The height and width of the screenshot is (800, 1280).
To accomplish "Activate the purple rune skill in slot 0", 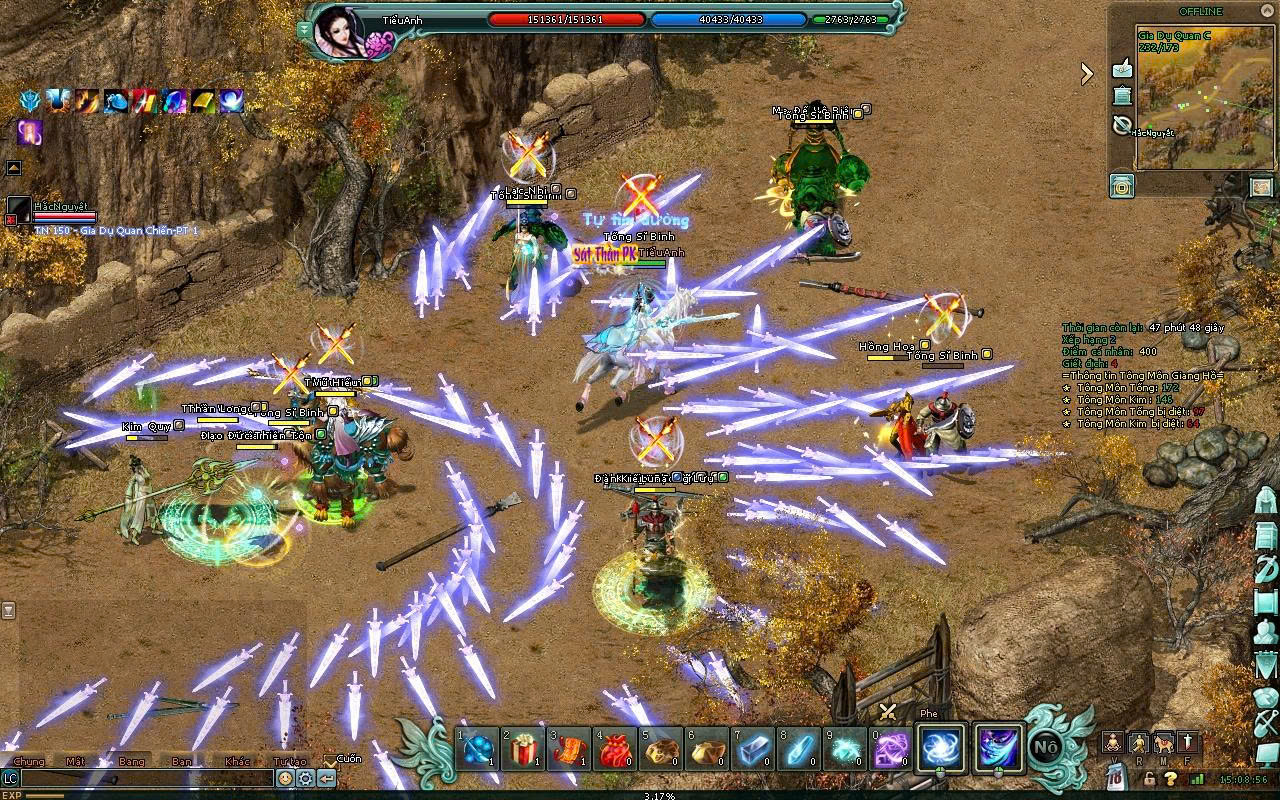I will click(x=892, y=750).
